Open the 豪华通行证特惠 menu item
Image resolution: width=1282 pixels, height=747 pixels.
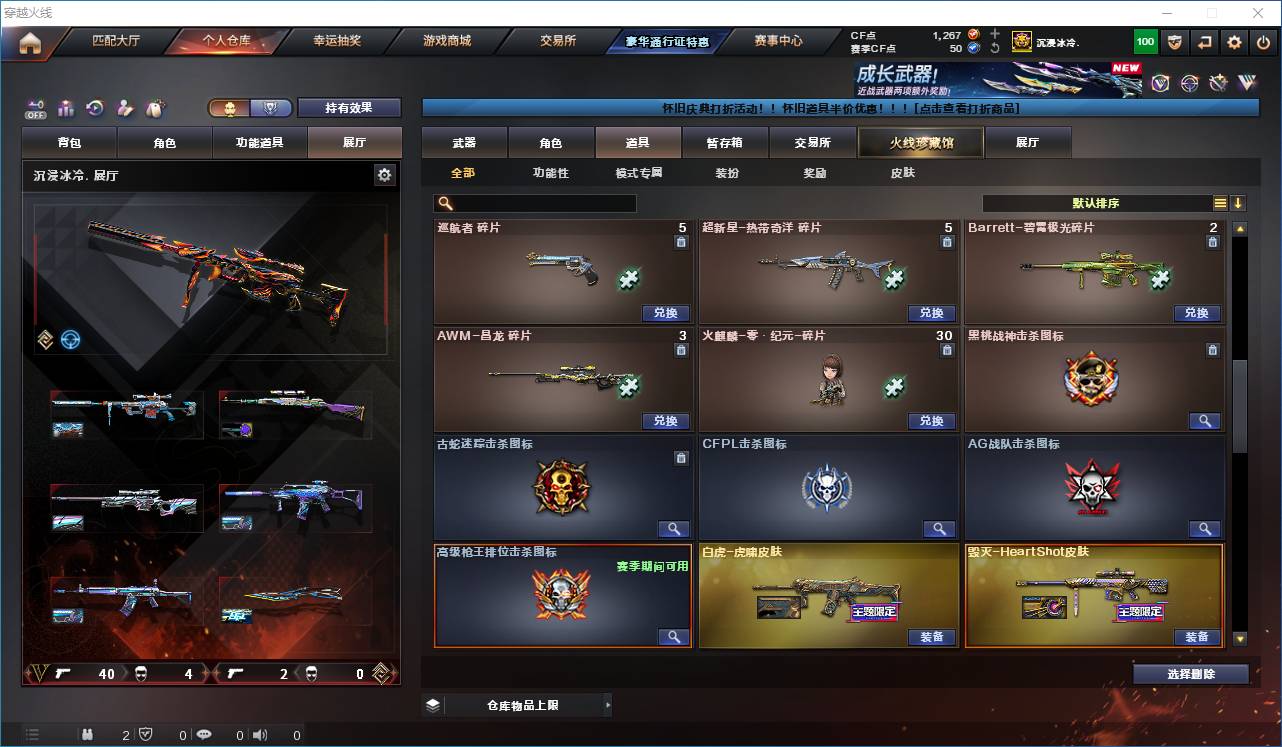667,42
